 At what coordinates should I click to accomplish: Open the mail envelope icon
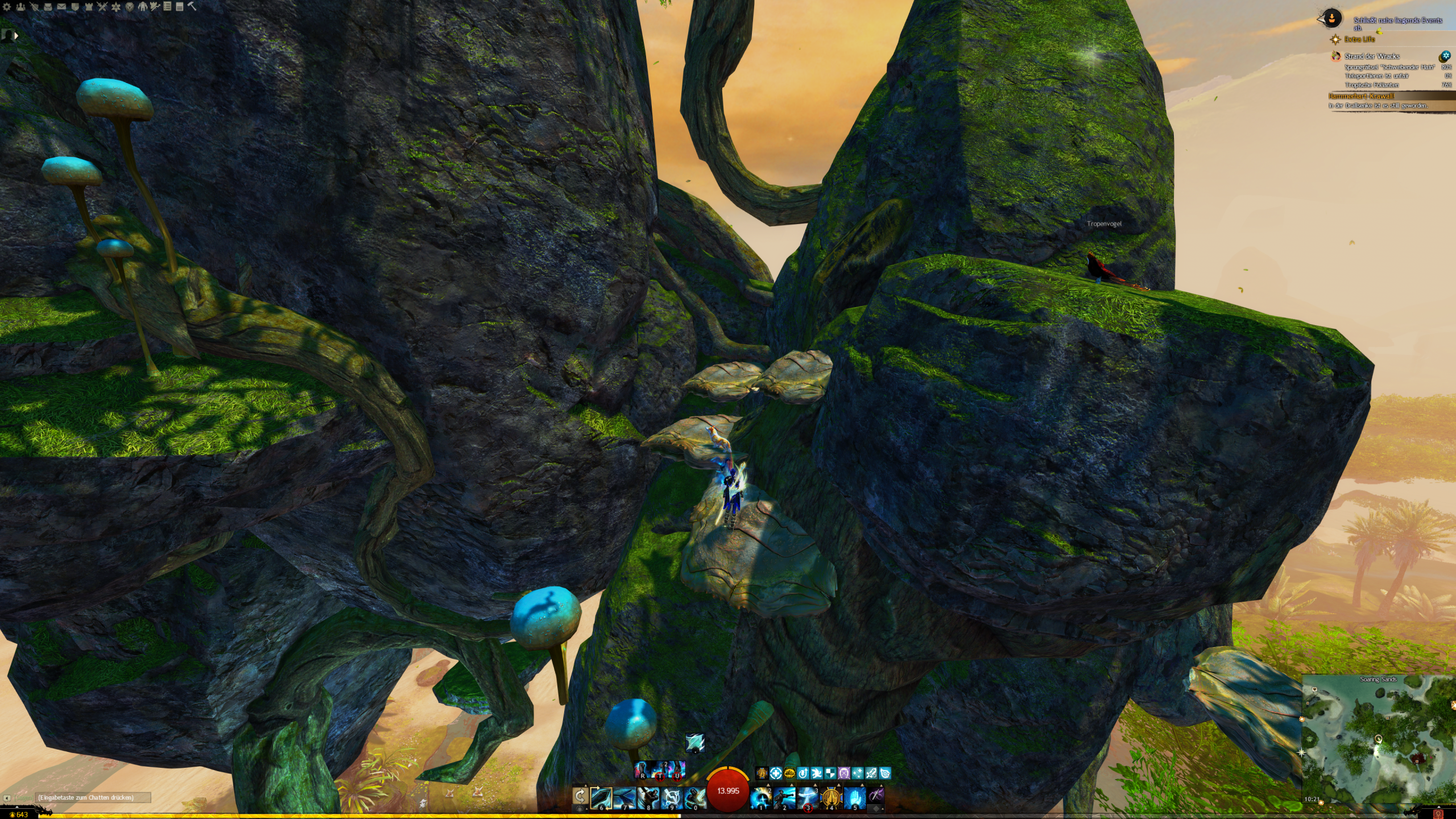coord(61,7)
